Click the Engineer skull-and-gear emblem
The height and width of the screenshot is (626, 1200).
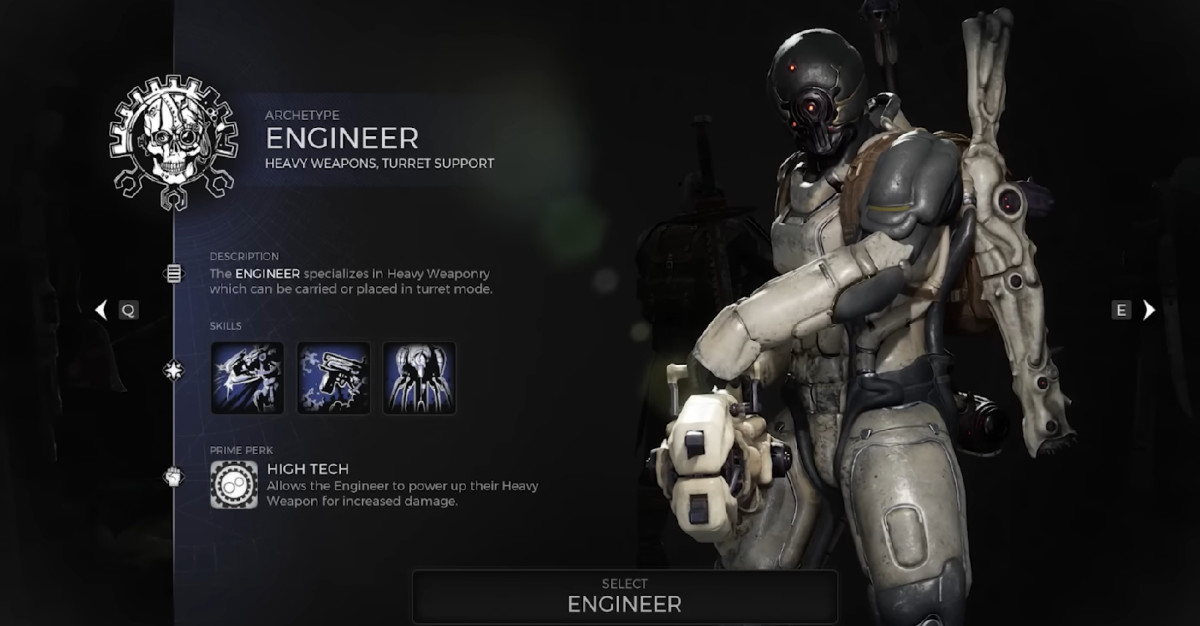tap(173, 143)
